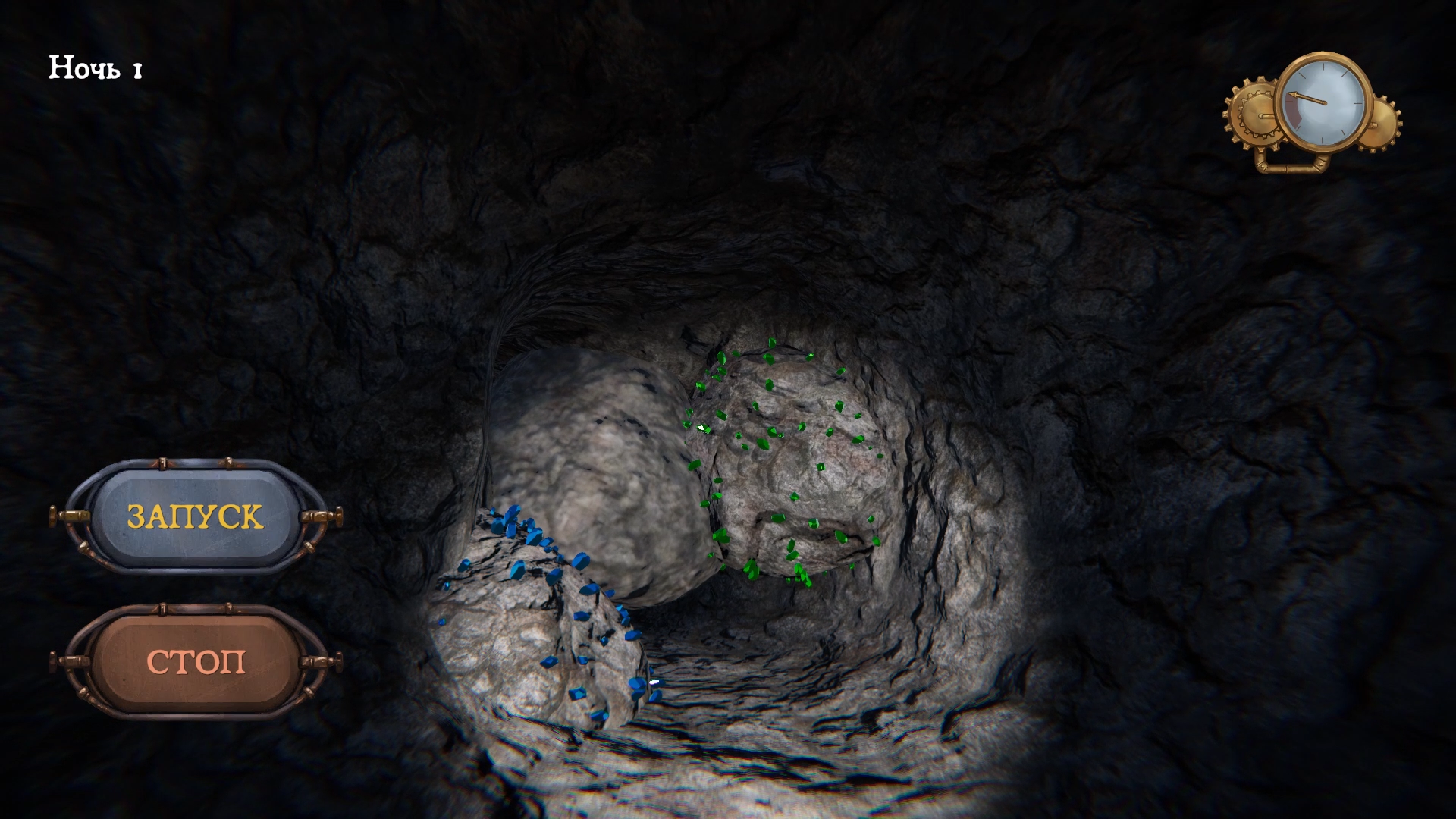Click the large left gear of the gauge
The image size is (1456, 819).
coord(1257,111)
